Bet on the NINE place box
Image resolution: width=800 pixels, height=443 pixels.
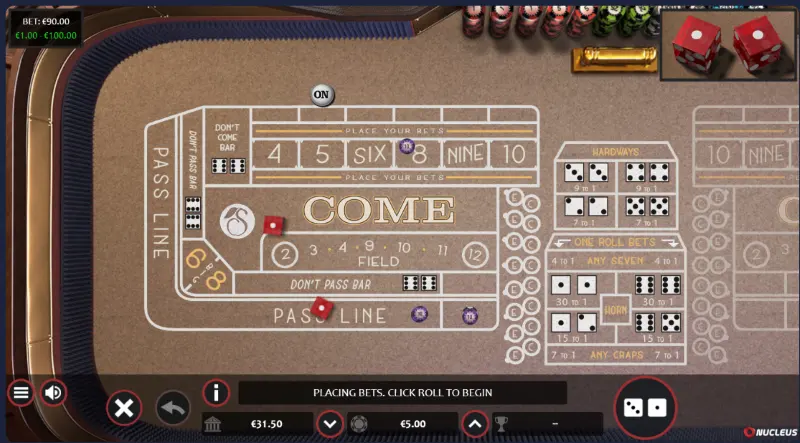click(x=466, y=154)
